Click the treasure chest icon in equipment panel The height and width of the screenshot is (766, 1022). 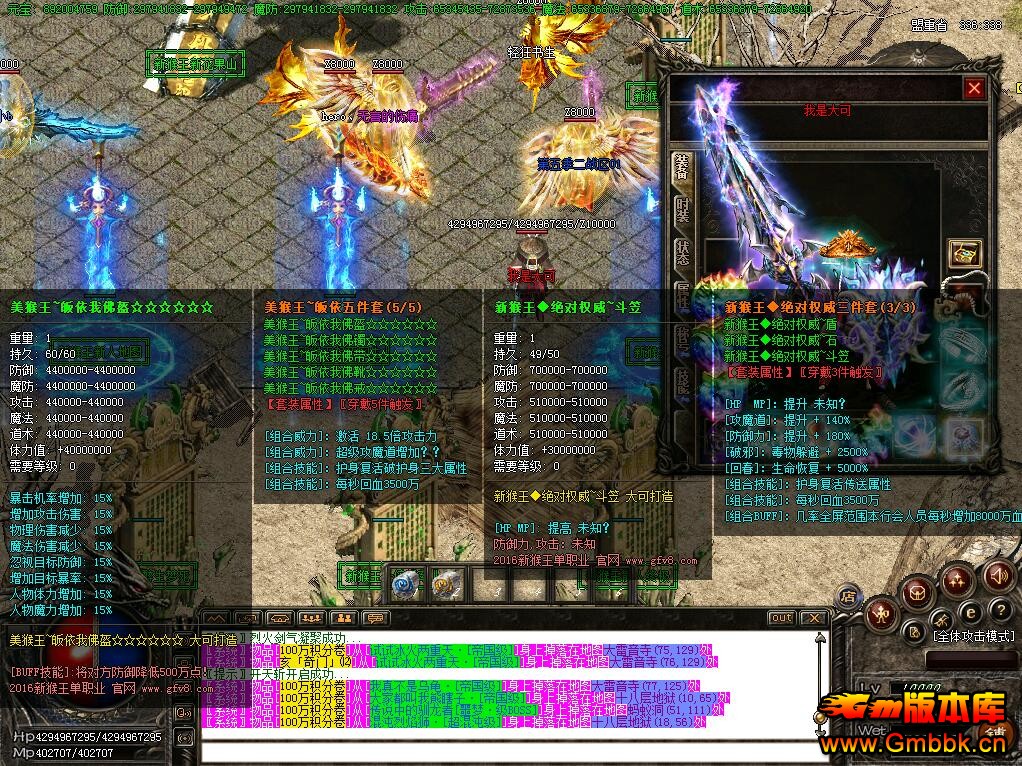tap(964, 253)
